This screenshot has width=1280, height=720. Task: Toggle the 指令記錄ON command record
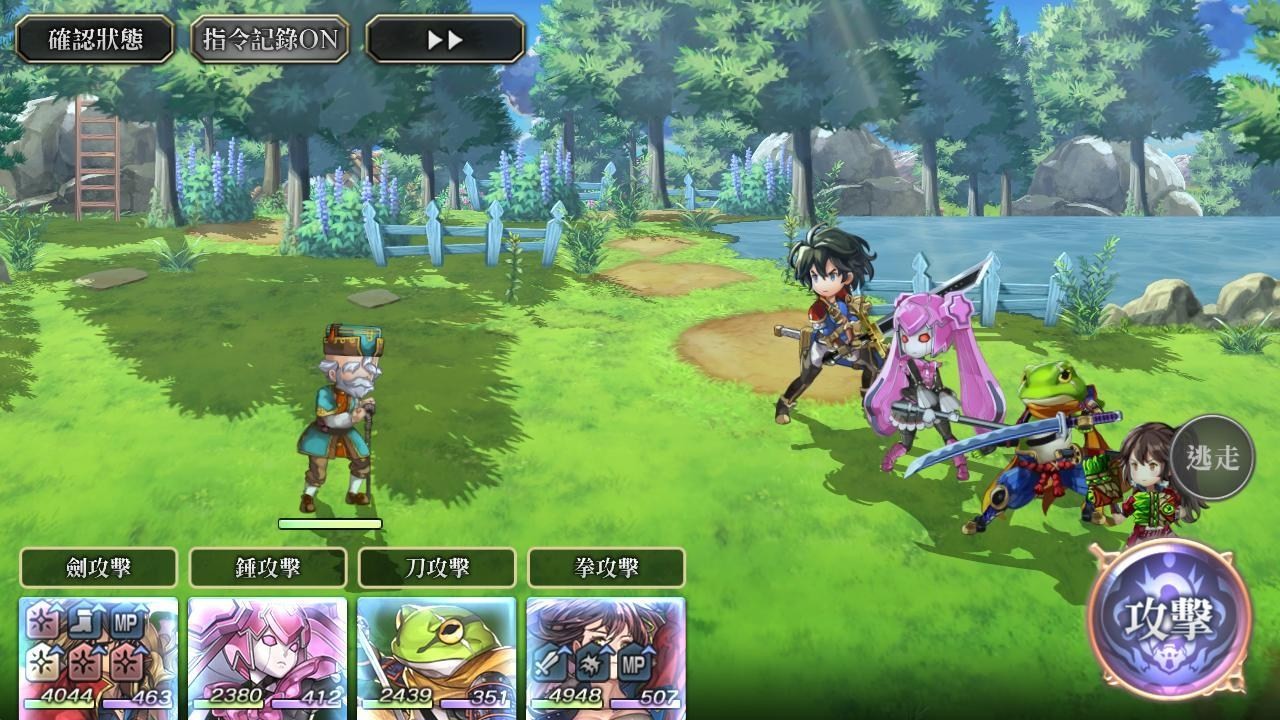[x=270, y=40]
